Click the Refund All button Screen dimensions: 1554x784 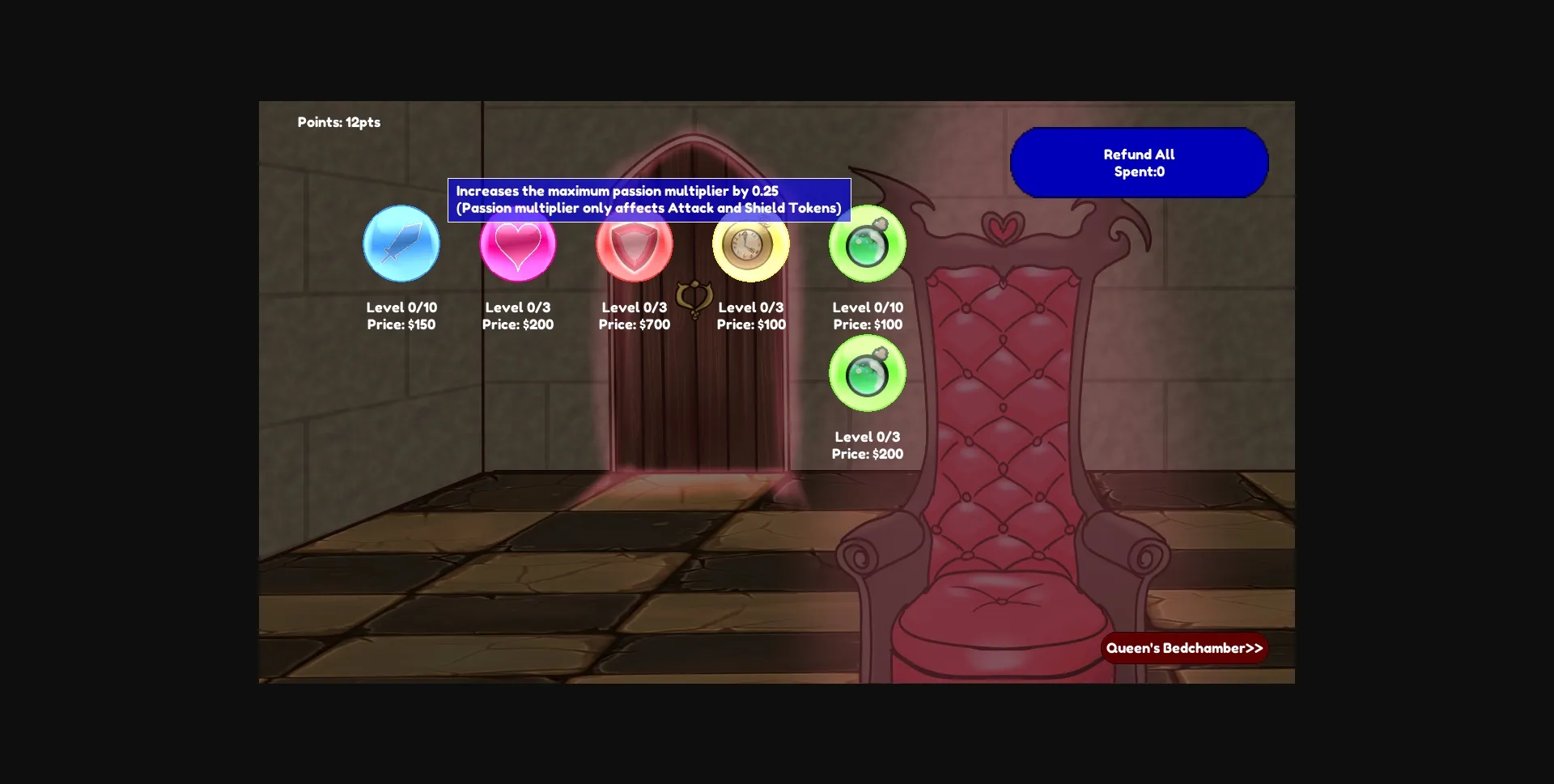[x=1138, y=162]
